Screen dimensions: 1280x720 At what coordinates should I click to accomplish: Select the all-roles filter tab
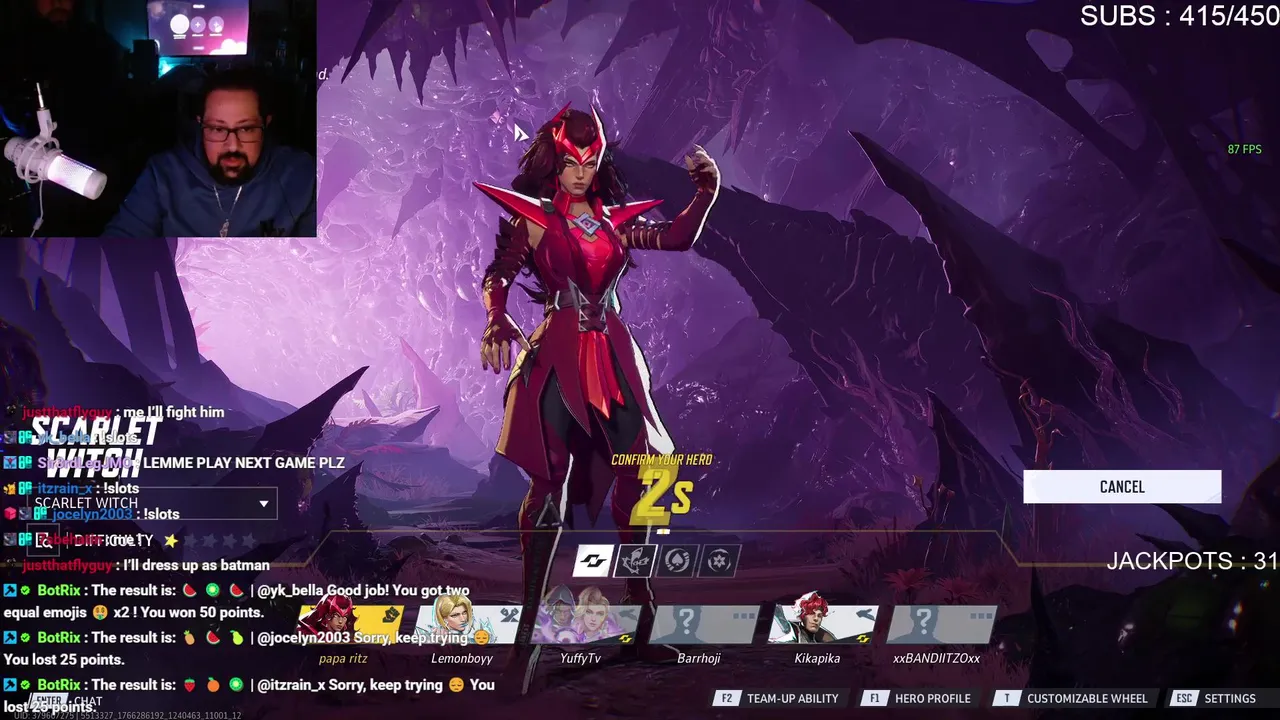point(593,561)
